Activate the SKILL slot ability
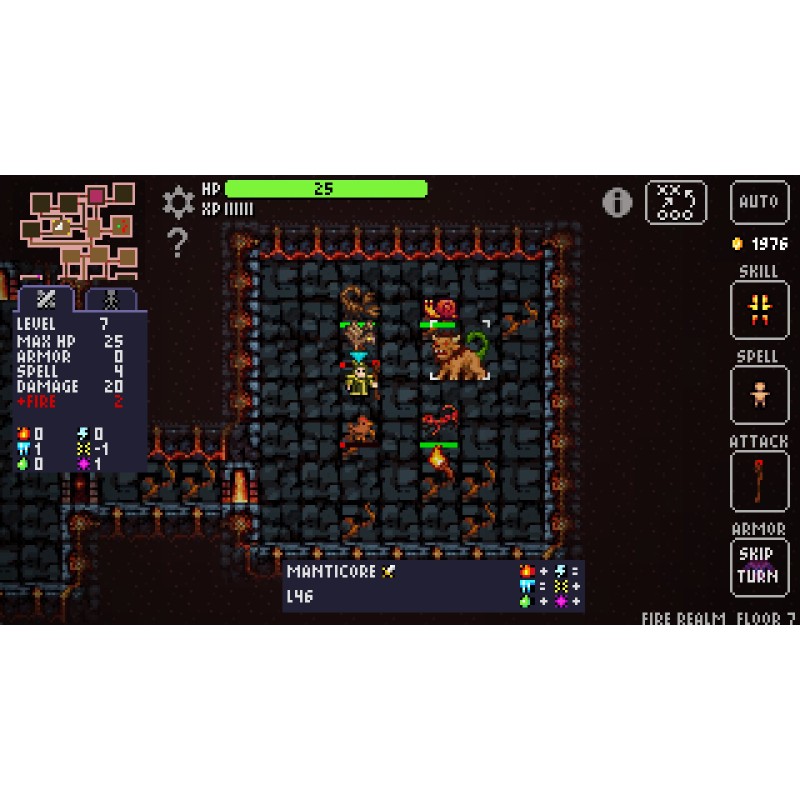The width and height of the screenshot is (800, 800). pyautogui.click(x=759, y=310)
